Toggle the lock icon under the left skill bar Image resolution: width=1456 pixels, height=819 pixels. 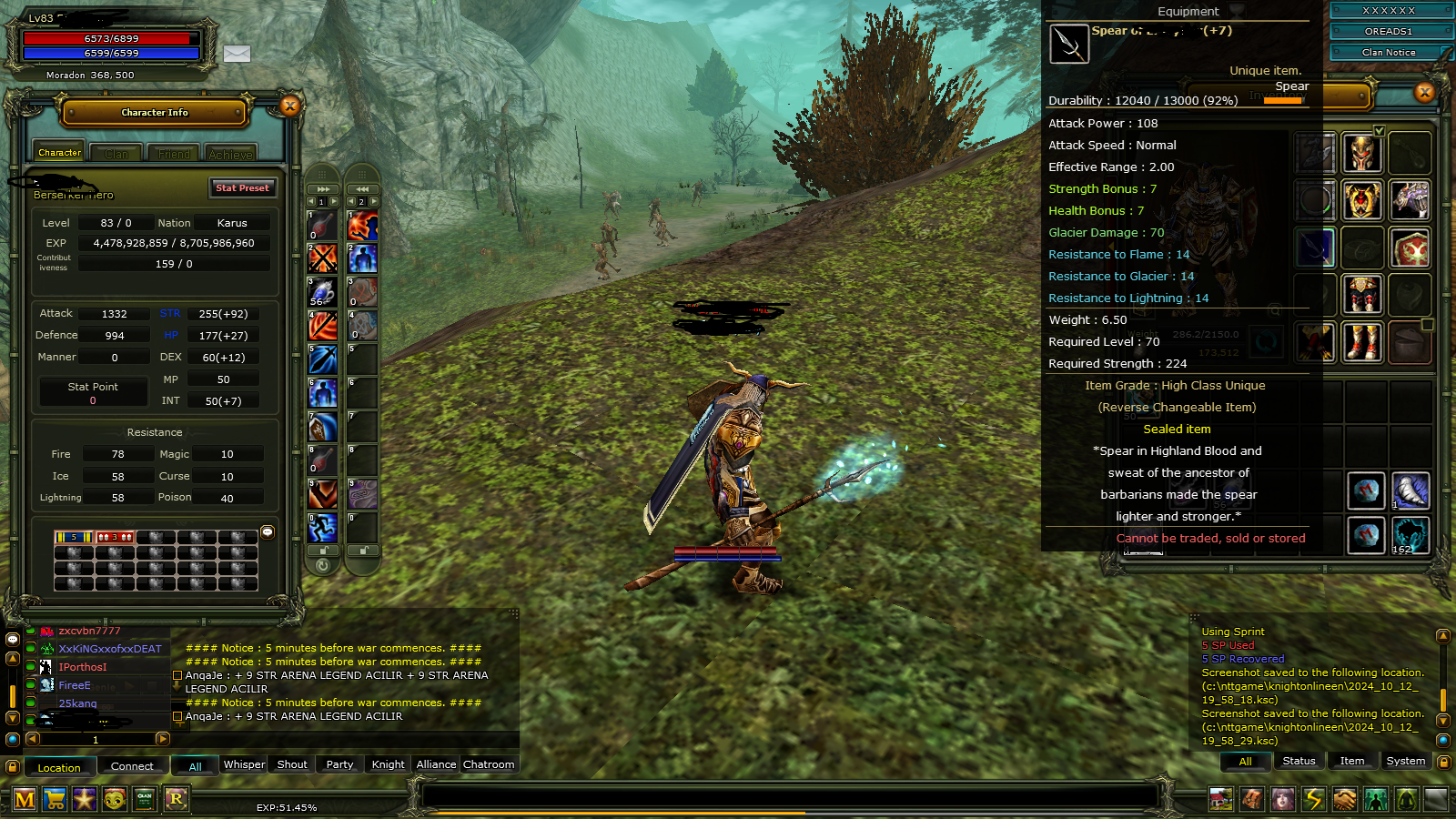tap(323, 550)
